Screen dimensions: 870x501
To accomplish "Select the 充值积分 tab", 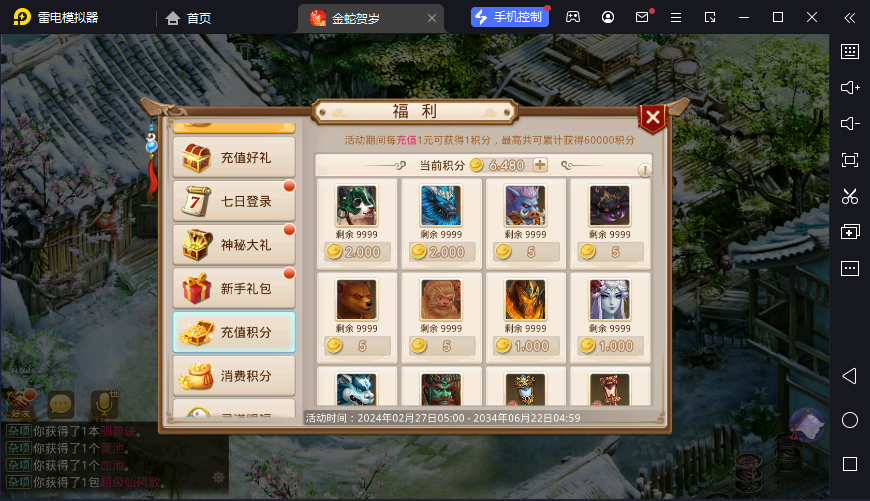I will click(234, 333).
